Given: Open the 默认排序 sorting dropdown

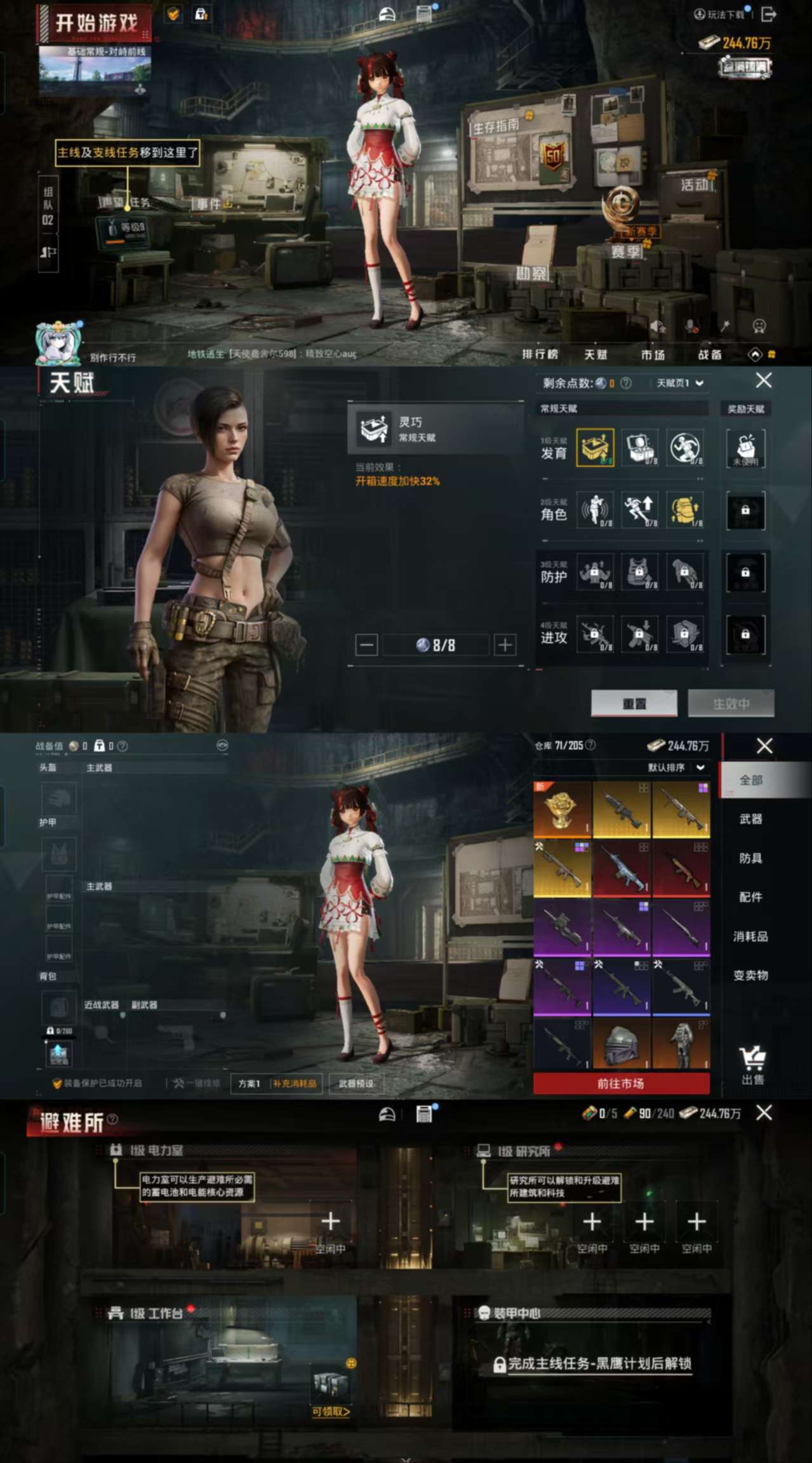Looking at the screenshot, I should pyautogui.click(x=676, y=767).
